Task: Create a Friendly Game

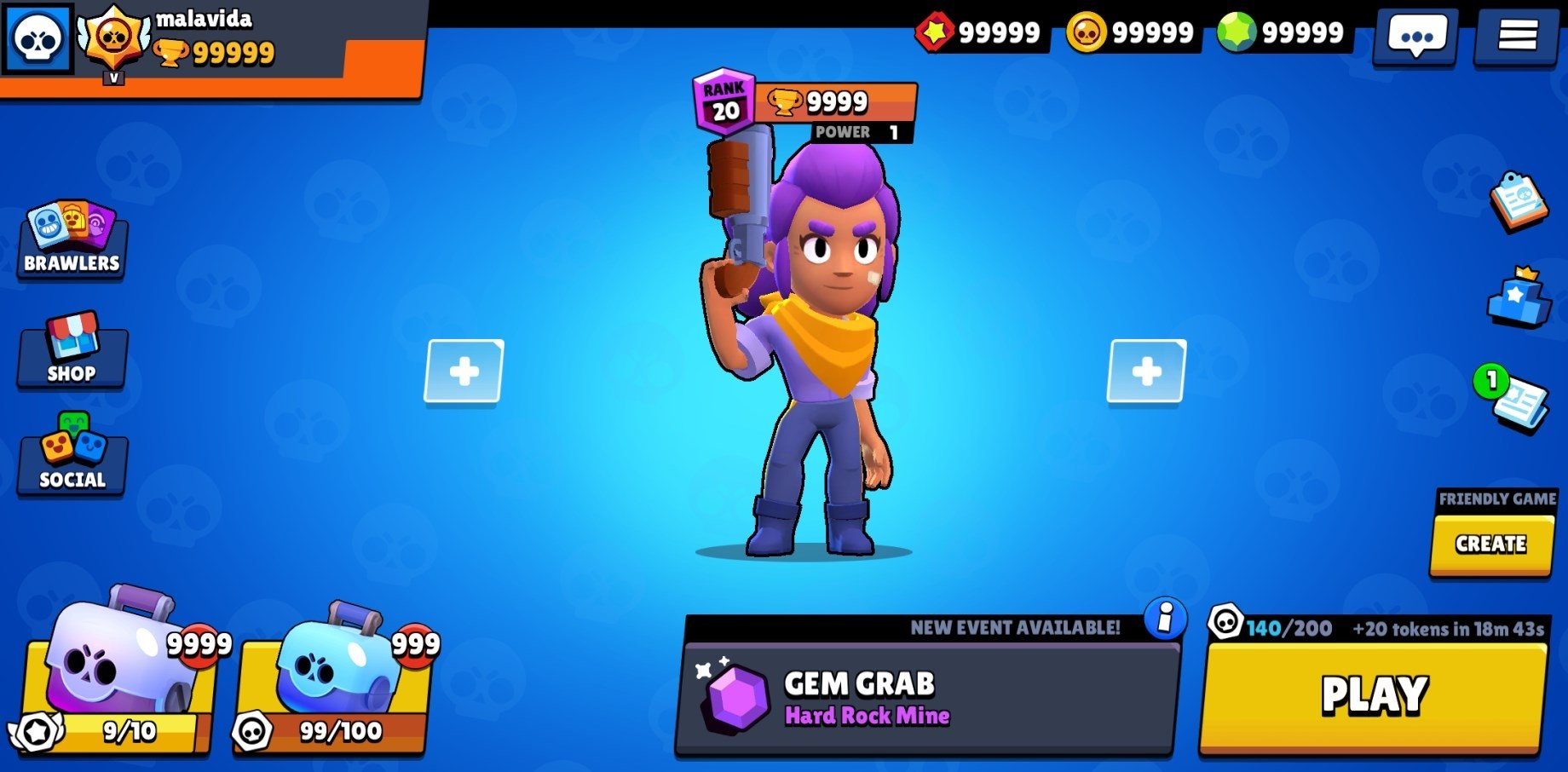Action: 1490,543
